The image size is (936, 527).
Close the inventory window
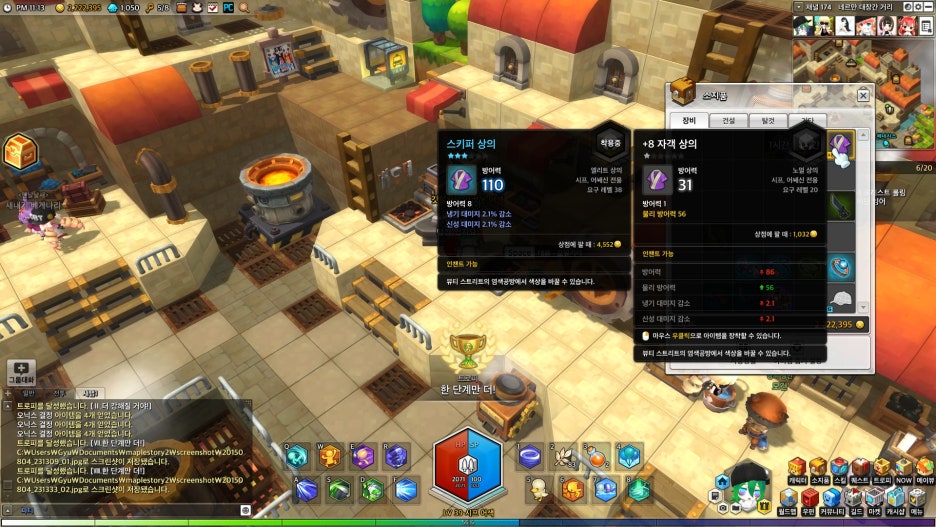pyautogui.click(x=863, y=95)
